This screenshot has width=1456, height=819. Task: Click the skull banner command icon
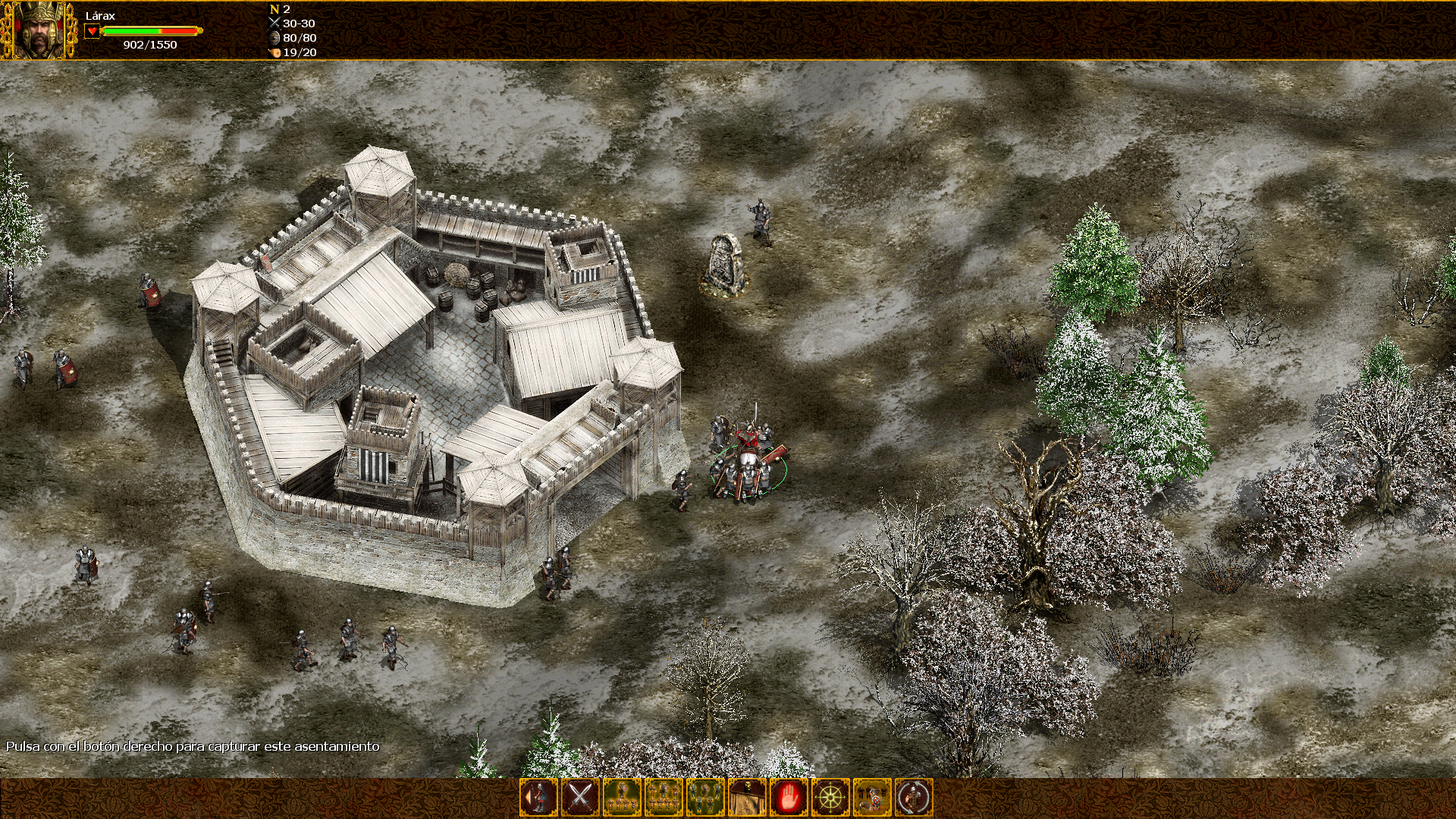click(x=747, y=798)
